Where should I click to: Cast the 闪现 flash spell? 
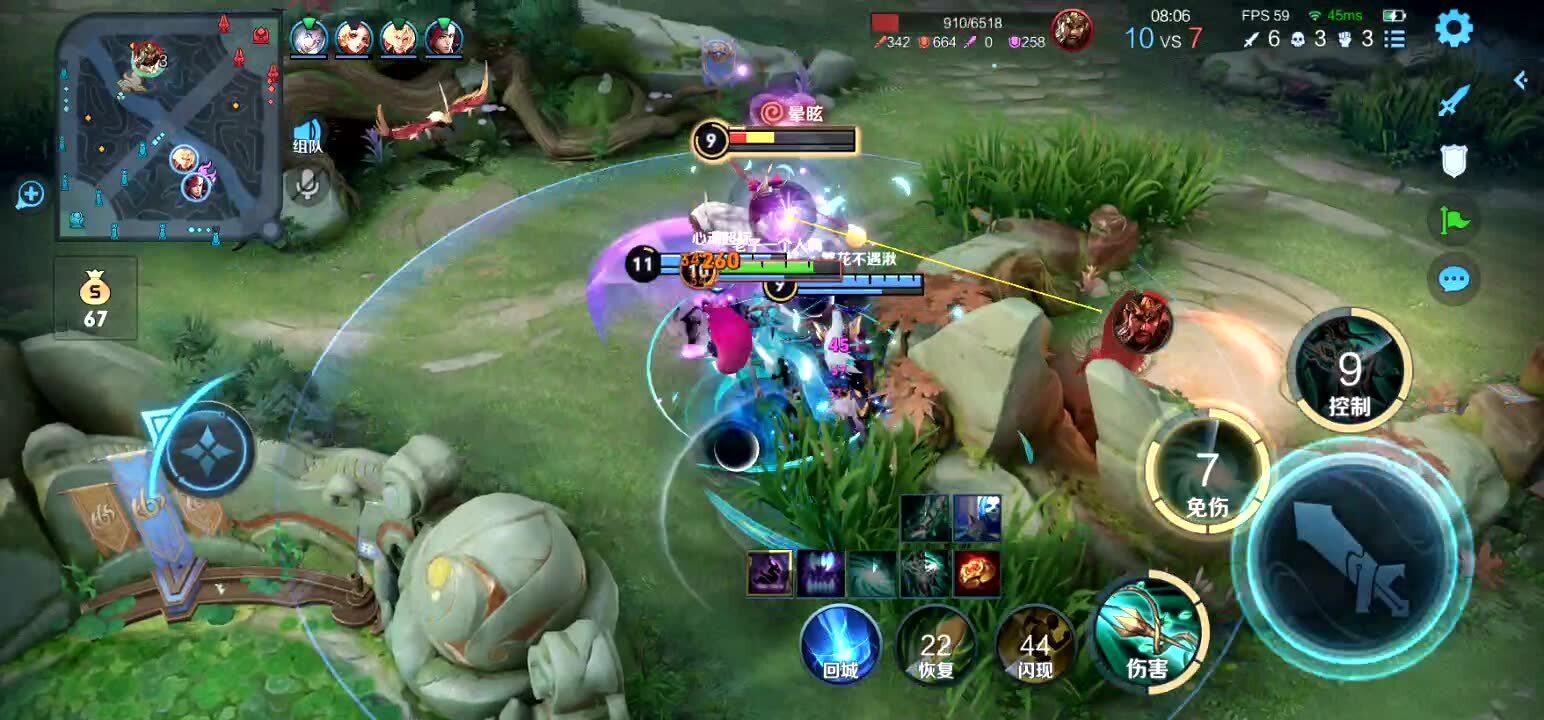1034,645
